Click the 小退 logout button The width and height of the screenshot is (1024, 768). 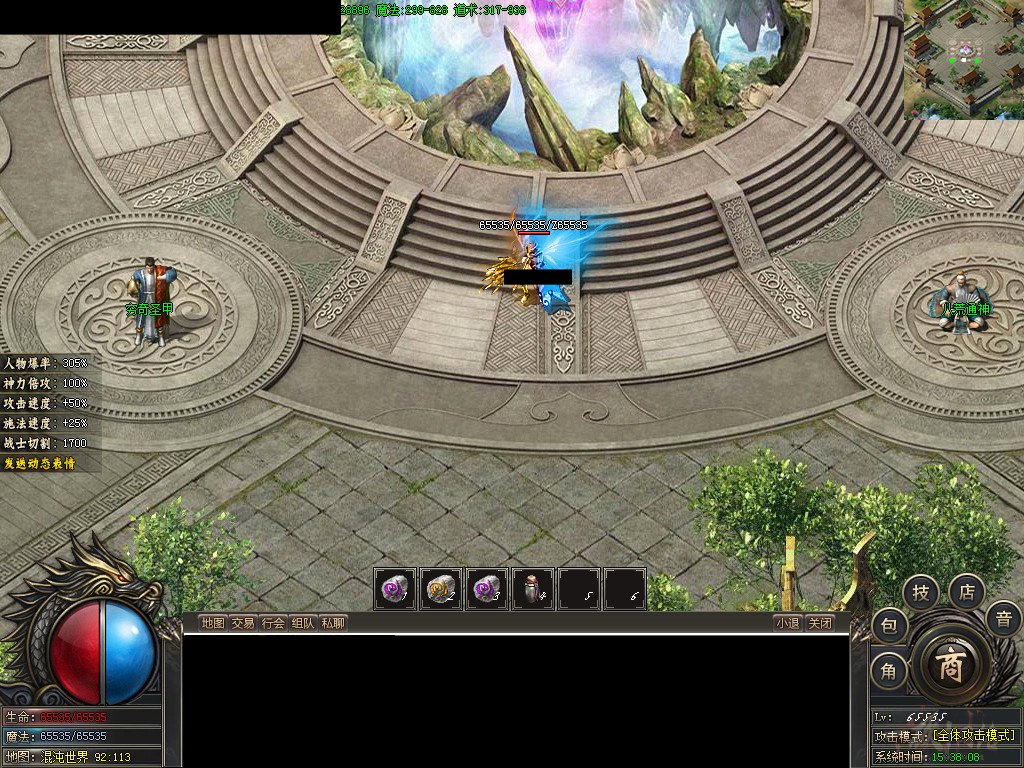[787, 623]
